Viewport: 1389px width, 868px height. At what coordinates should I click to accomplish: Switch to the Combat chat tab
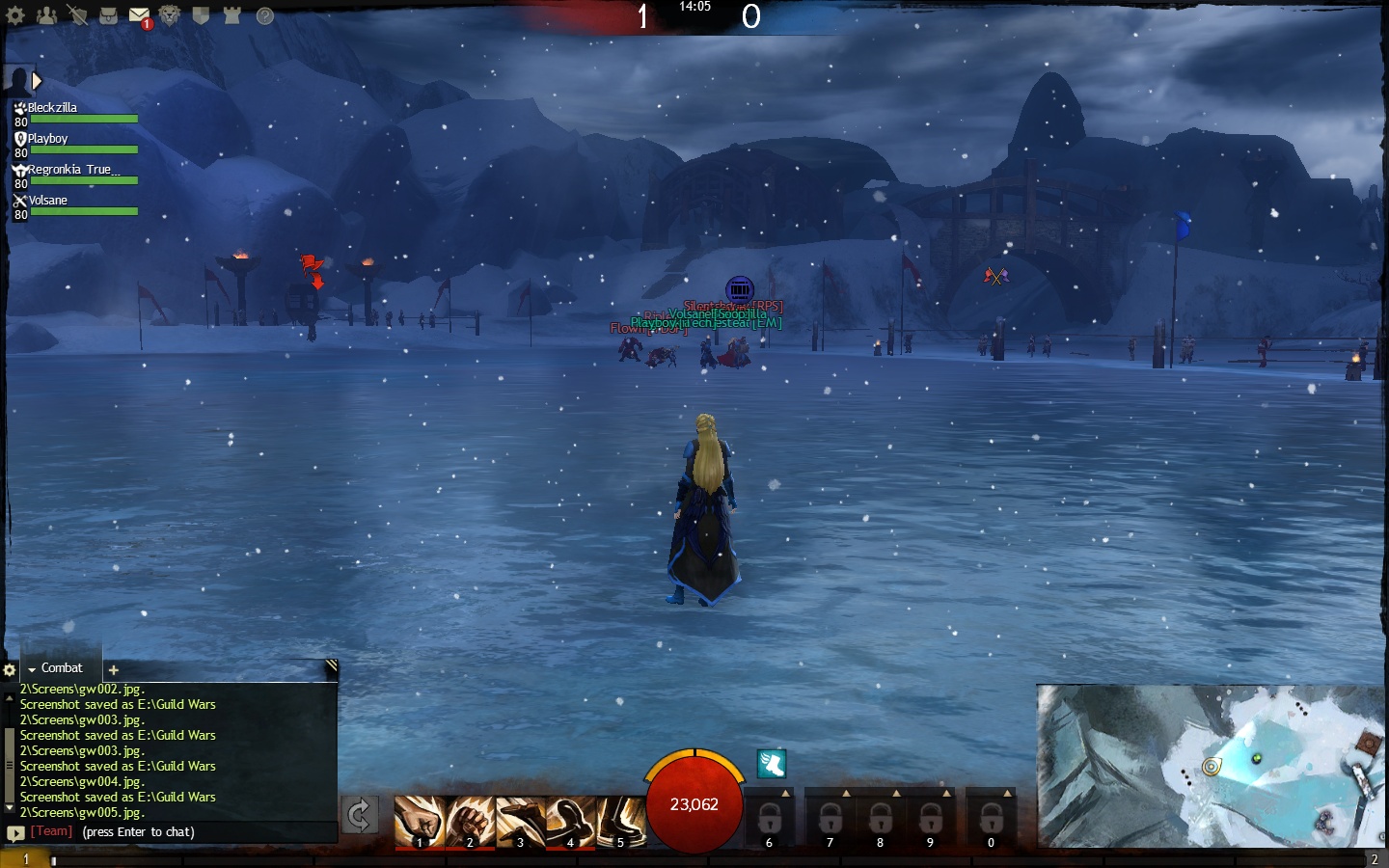tap(61, 668)
